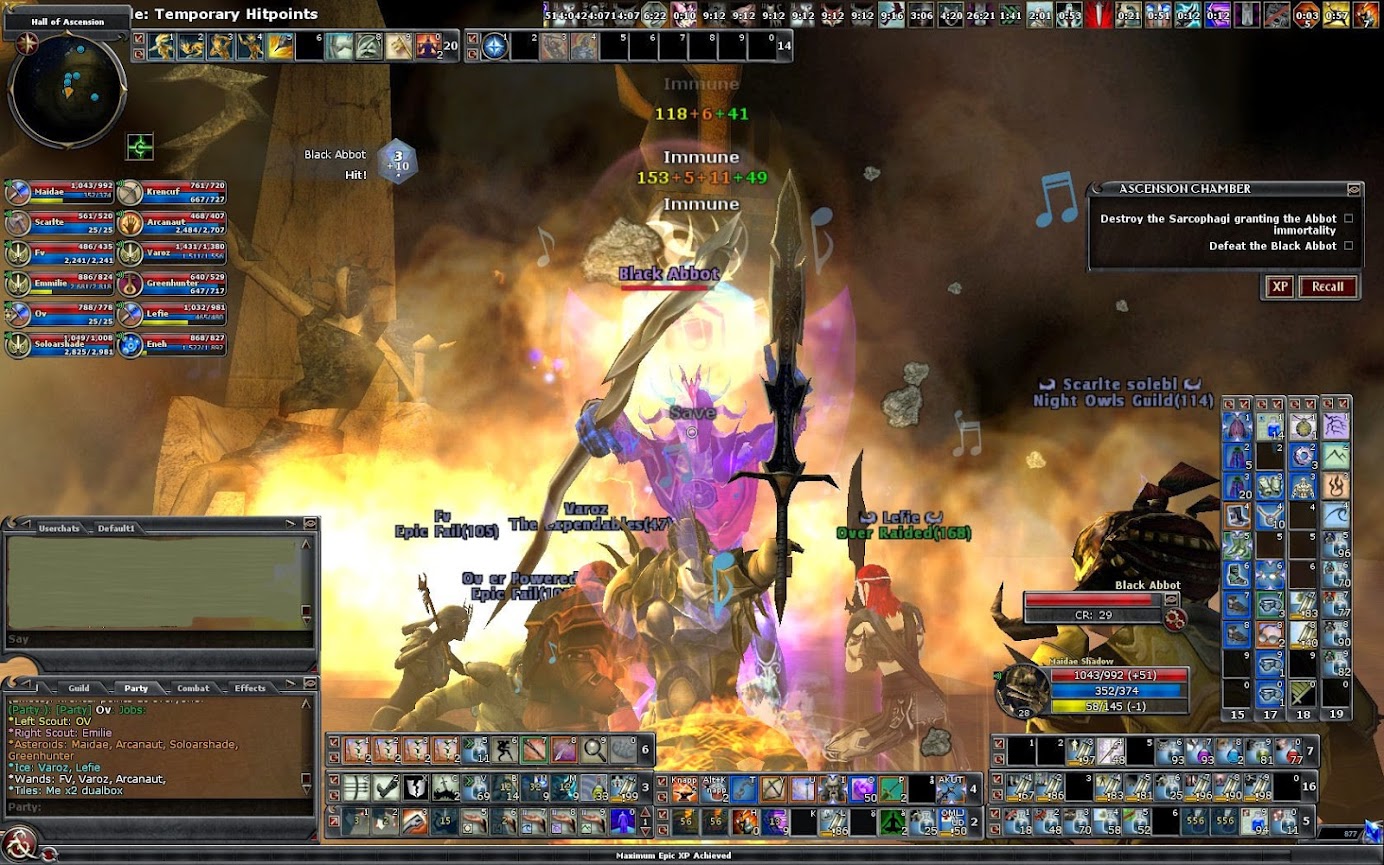Click the XP button in the quest panel
Image resolution: width=1384 pixels, height=865 pixels.
[1280, 287]
